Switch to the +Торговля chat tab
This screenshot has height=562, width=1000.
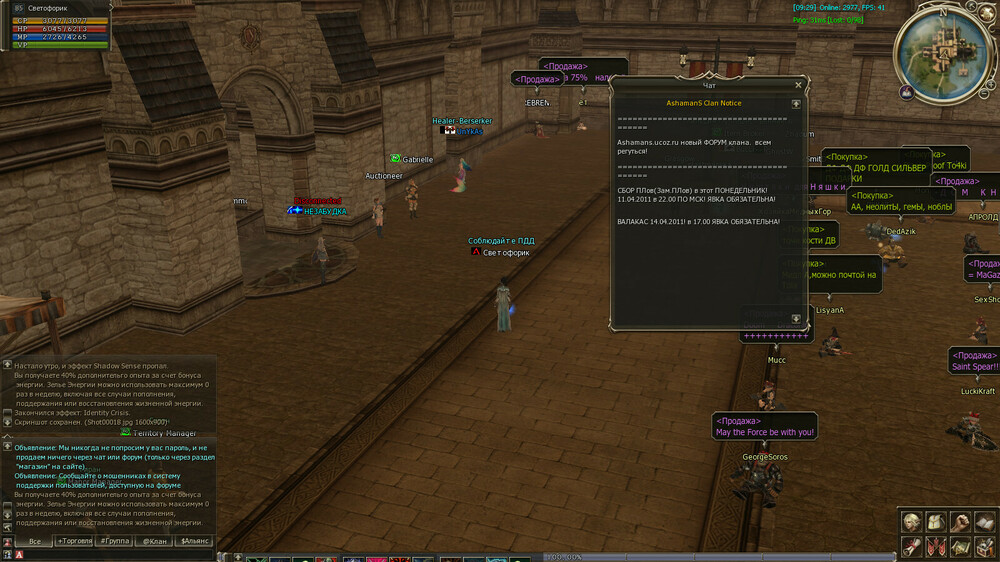[74, 541]
